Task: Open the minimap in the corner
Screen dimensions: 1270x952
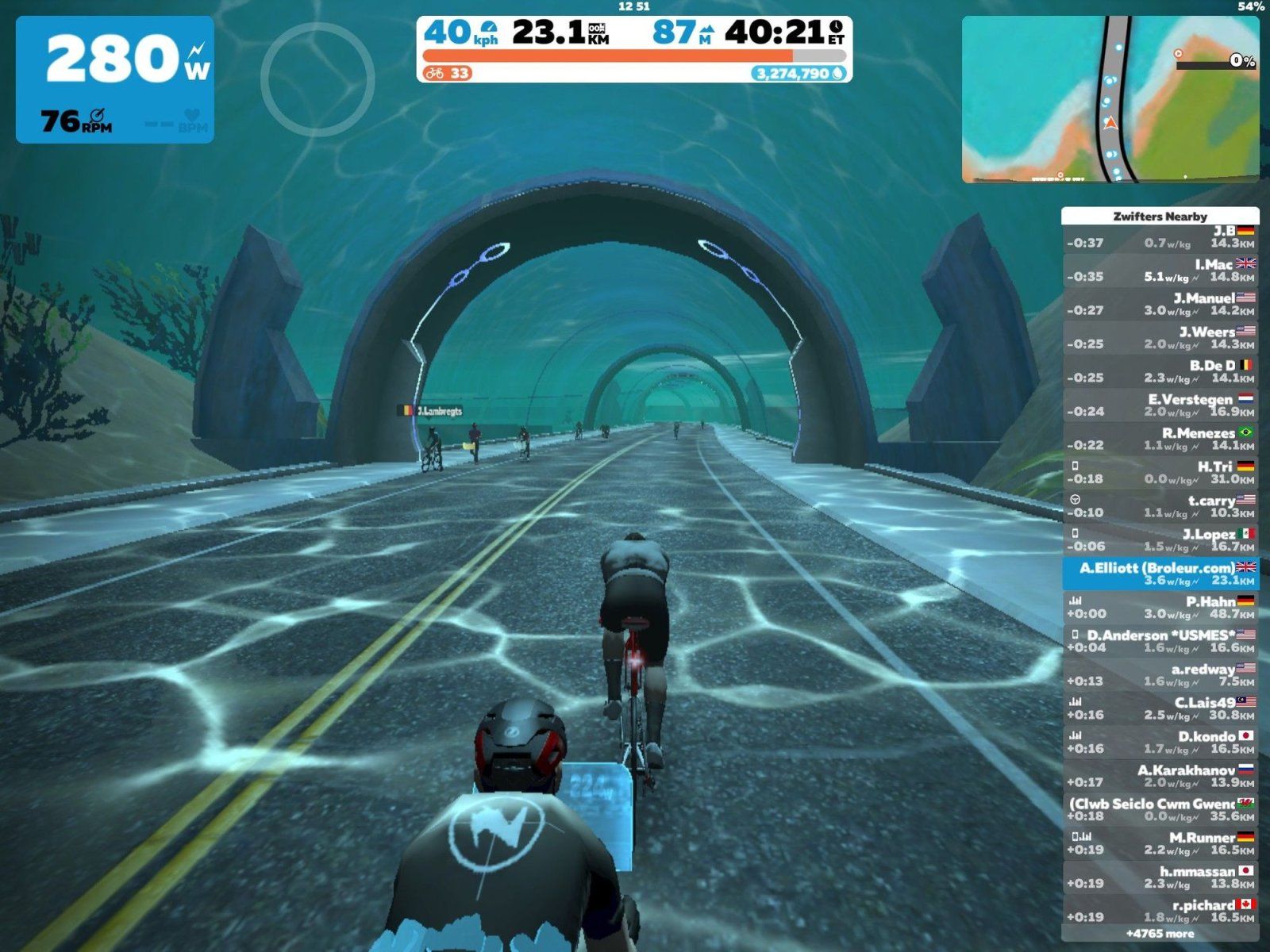Action: [x=1110, y=99]
